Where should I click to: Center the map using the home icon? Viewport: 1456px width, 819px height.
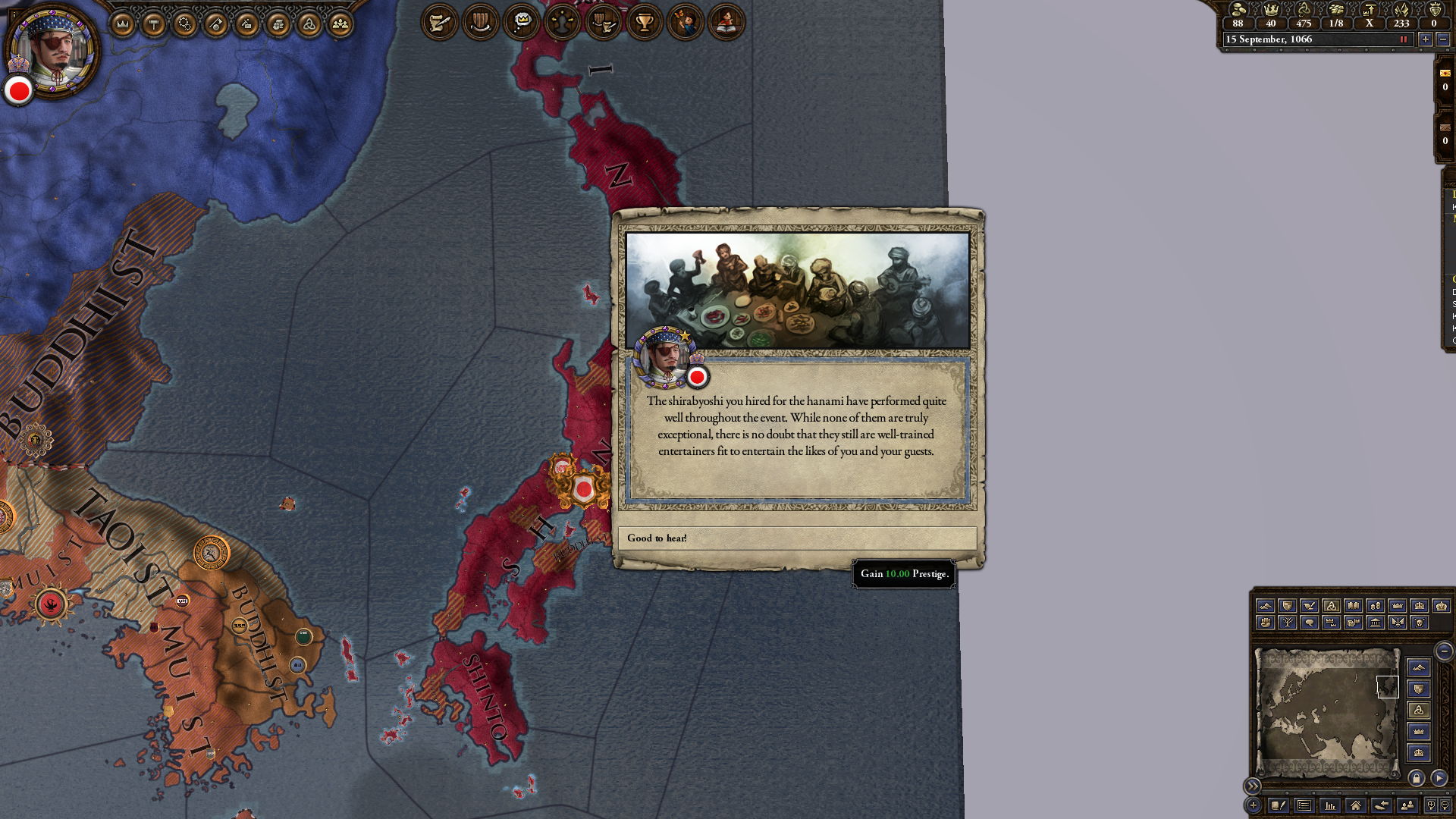[1357, 806]
